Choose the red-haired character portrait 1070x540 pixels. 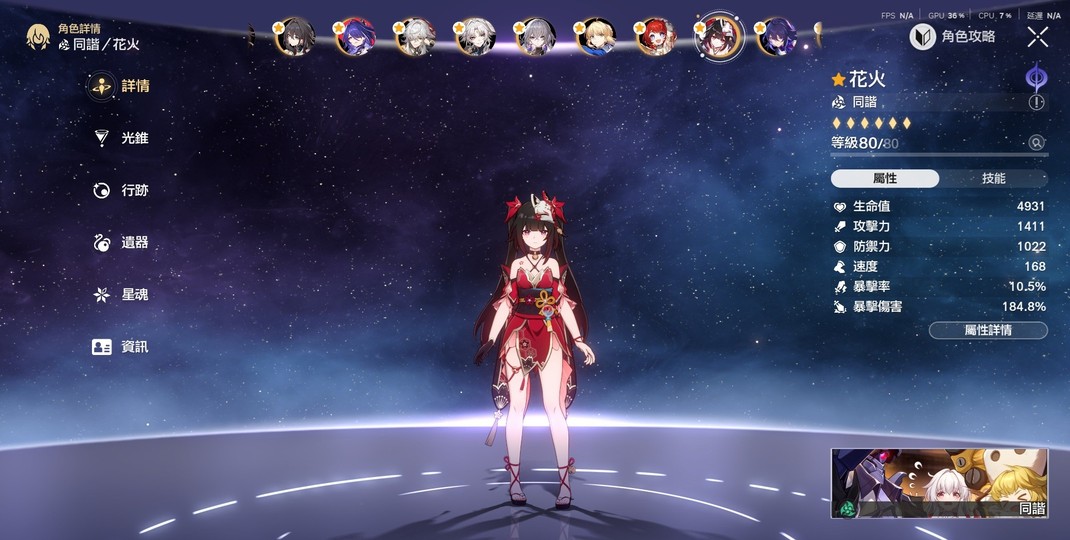pos(656,37)
